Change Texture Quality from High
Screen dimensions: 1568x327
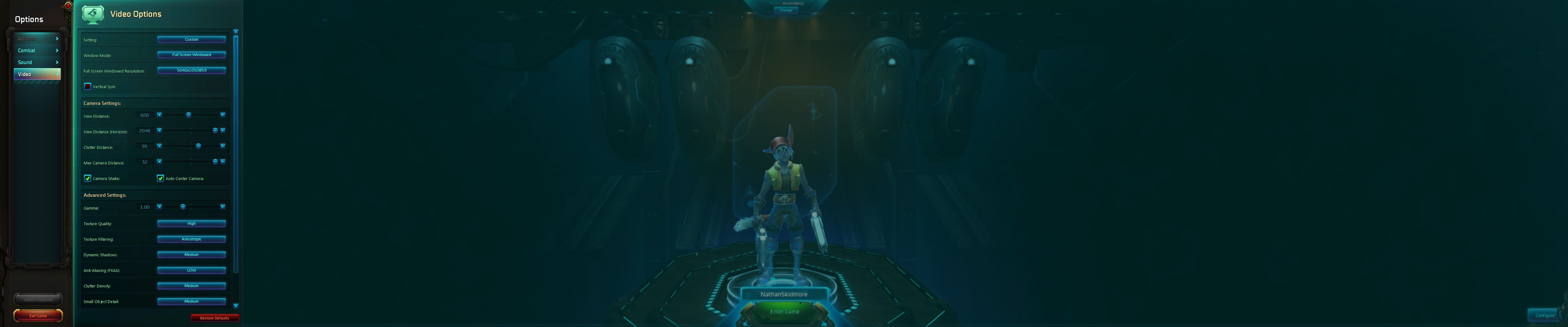(191, 224)
